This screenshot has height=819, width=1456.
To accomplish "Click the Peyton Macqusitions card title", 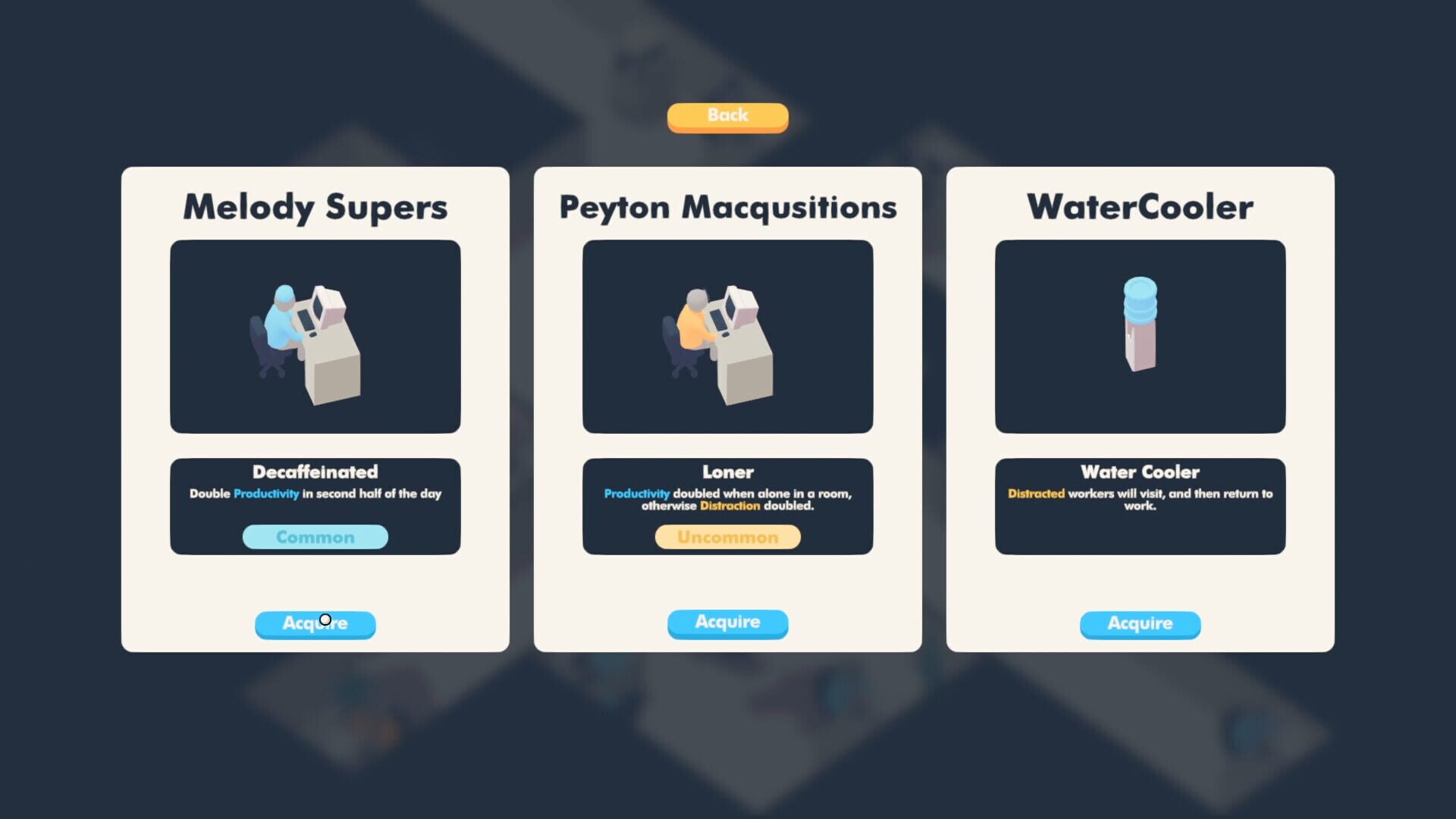I will tap(726, 206).
